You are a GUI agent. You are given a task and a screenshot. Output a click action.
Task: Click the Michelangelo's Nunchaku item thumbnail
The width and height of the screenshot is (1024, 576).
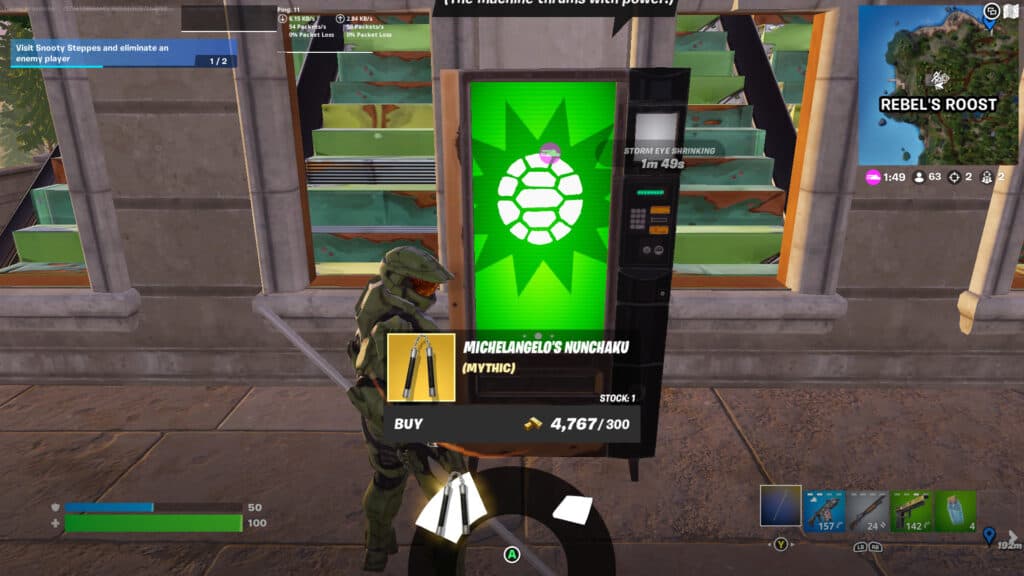point(421,367)
